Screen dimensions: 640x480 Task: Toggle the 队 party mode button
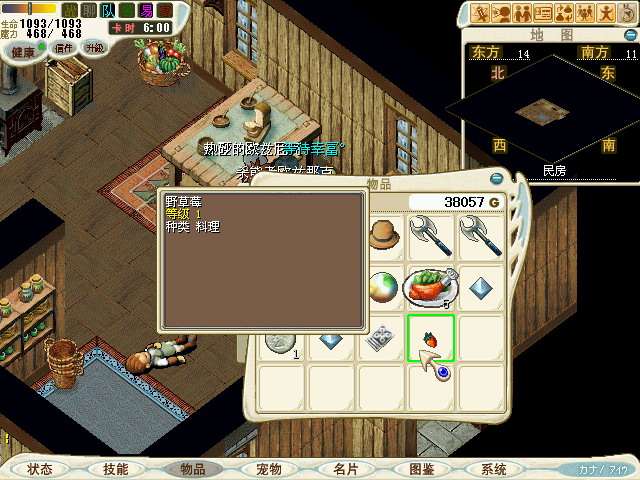coord(108,10)
